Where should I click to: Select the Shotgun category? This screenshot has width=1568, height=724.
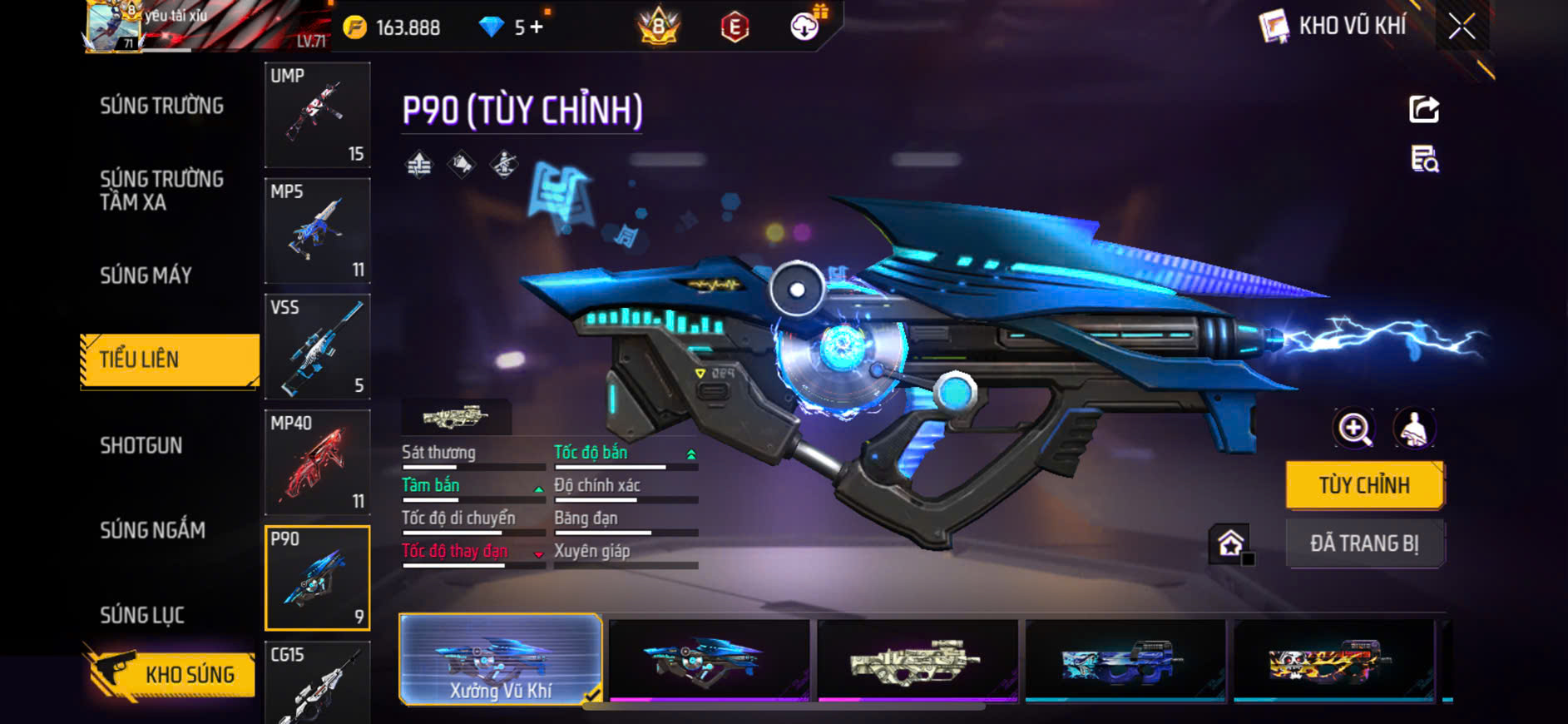pyautogui.click(x=141, y=445)
